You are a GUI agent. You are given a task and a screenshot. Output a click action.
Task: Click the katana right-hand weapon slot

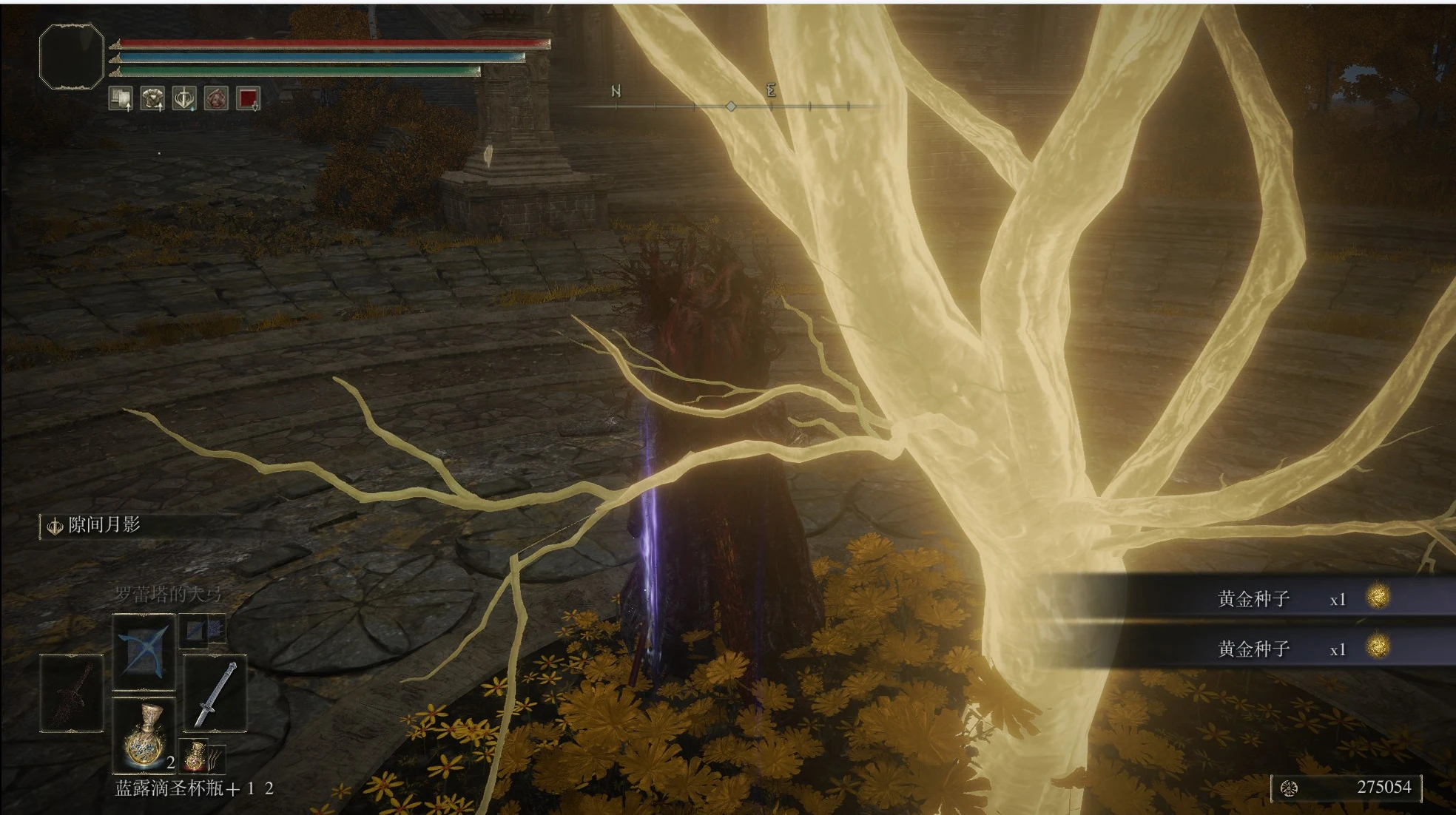(x=215, y=694)
